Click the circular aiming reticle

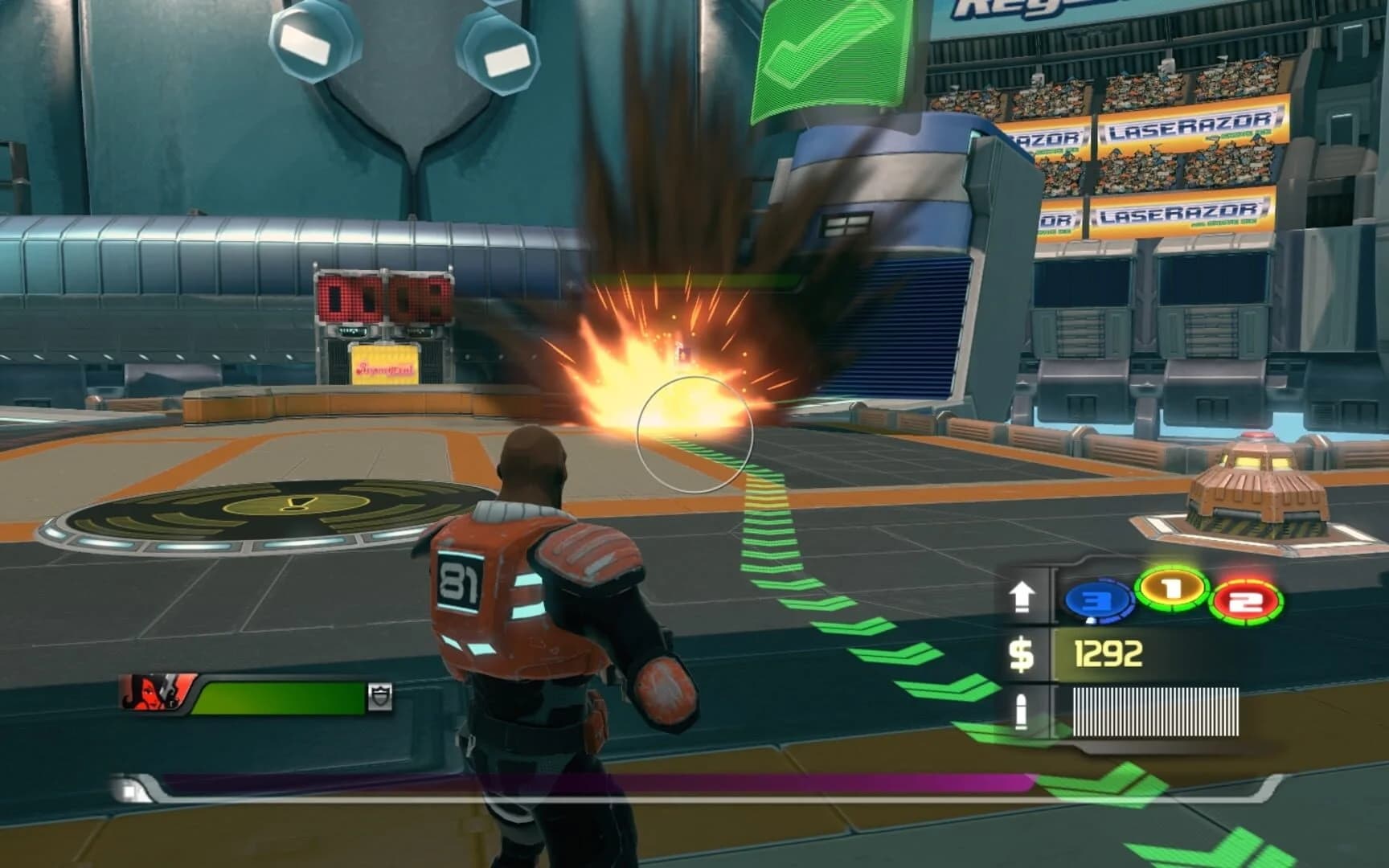[693, 436]
